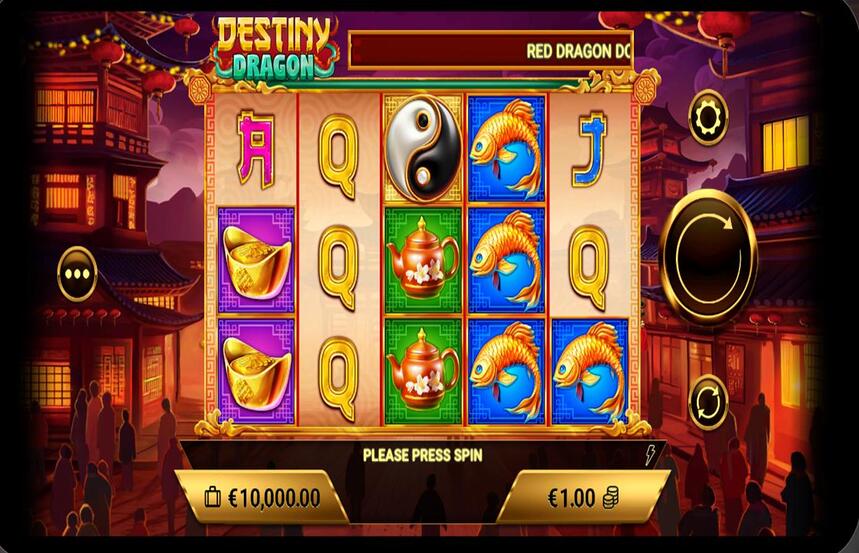This screenshot has width=859, height=553.
Task: Spin the reels with the large round button
Action: pos(708,257)
